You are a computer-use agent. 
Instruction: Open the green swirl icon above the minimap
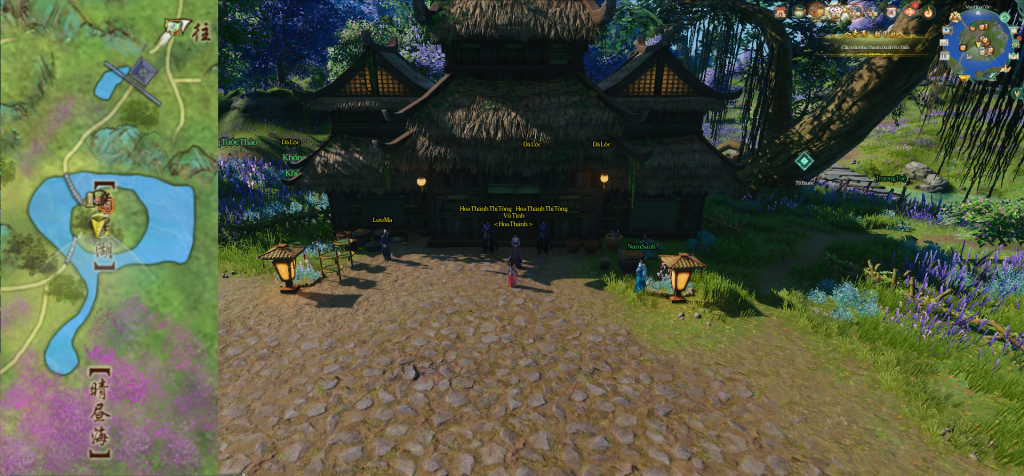click(1003, 17)
